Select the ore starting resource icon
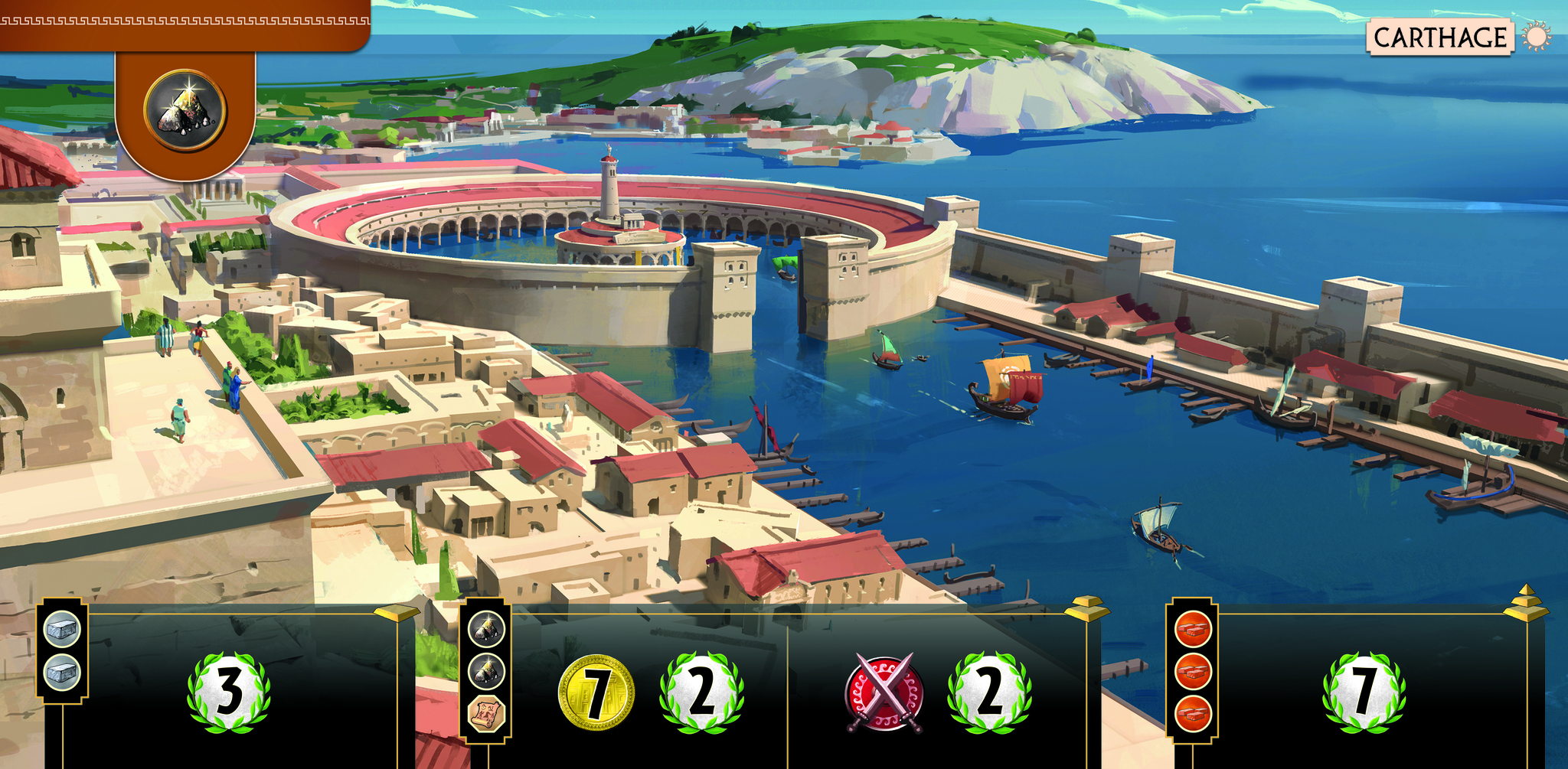 coord(185,112)
